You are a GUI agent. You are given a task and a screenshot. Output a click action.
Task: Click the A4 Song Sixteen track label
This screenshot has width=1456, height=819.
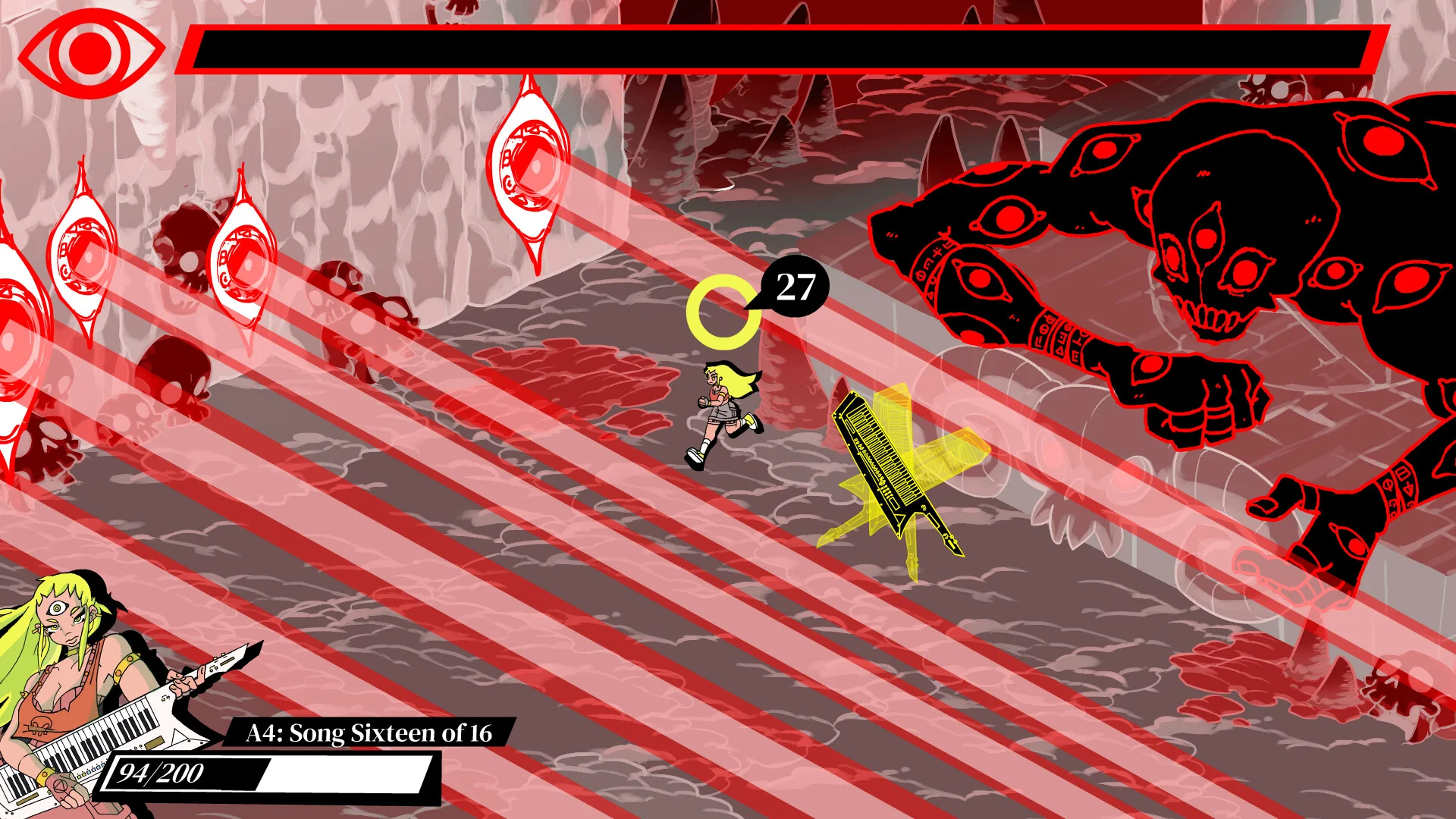[x=369, y=733]
